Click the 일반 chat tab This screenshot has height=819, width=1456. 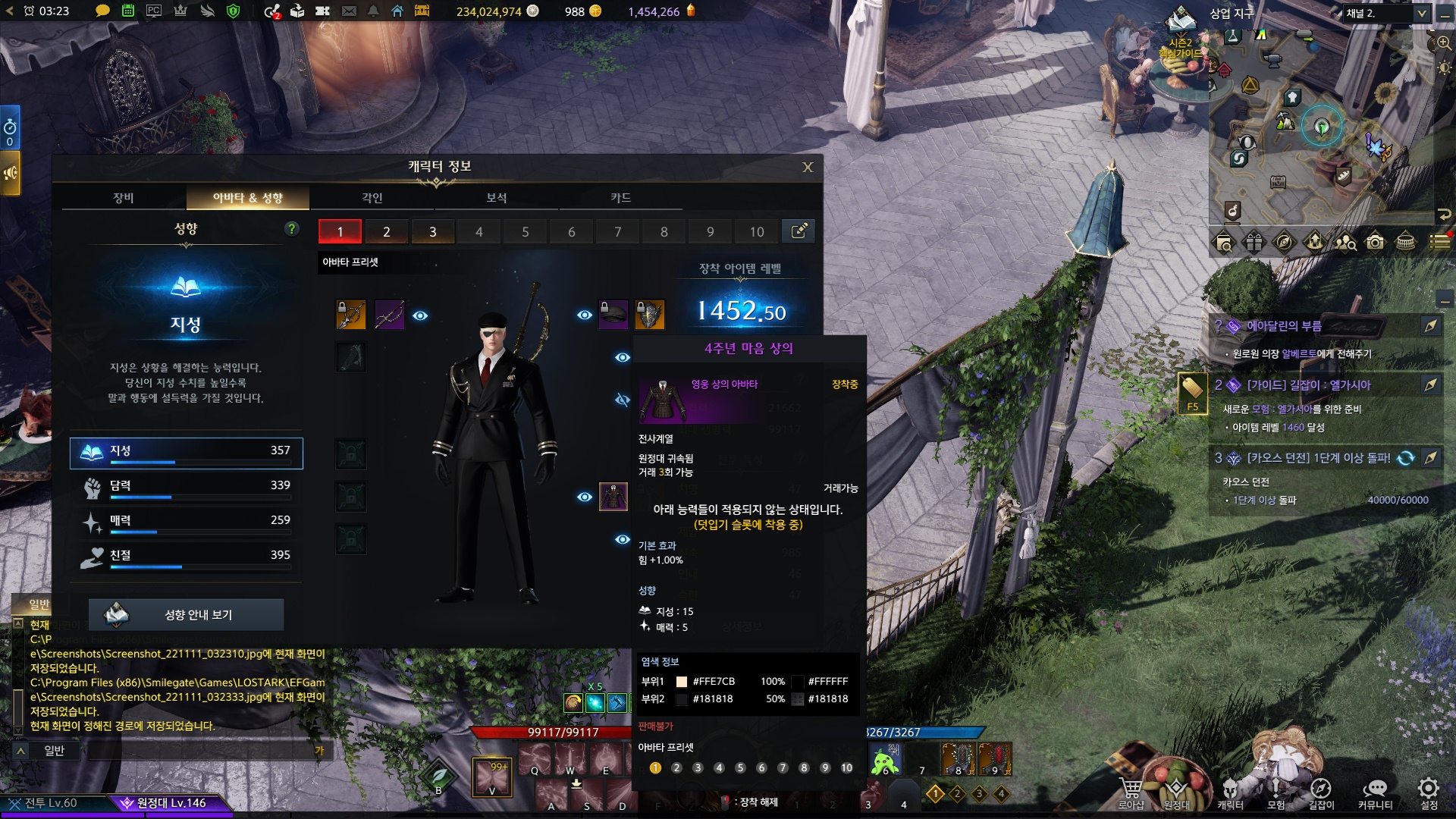click(x=39, y=604)
